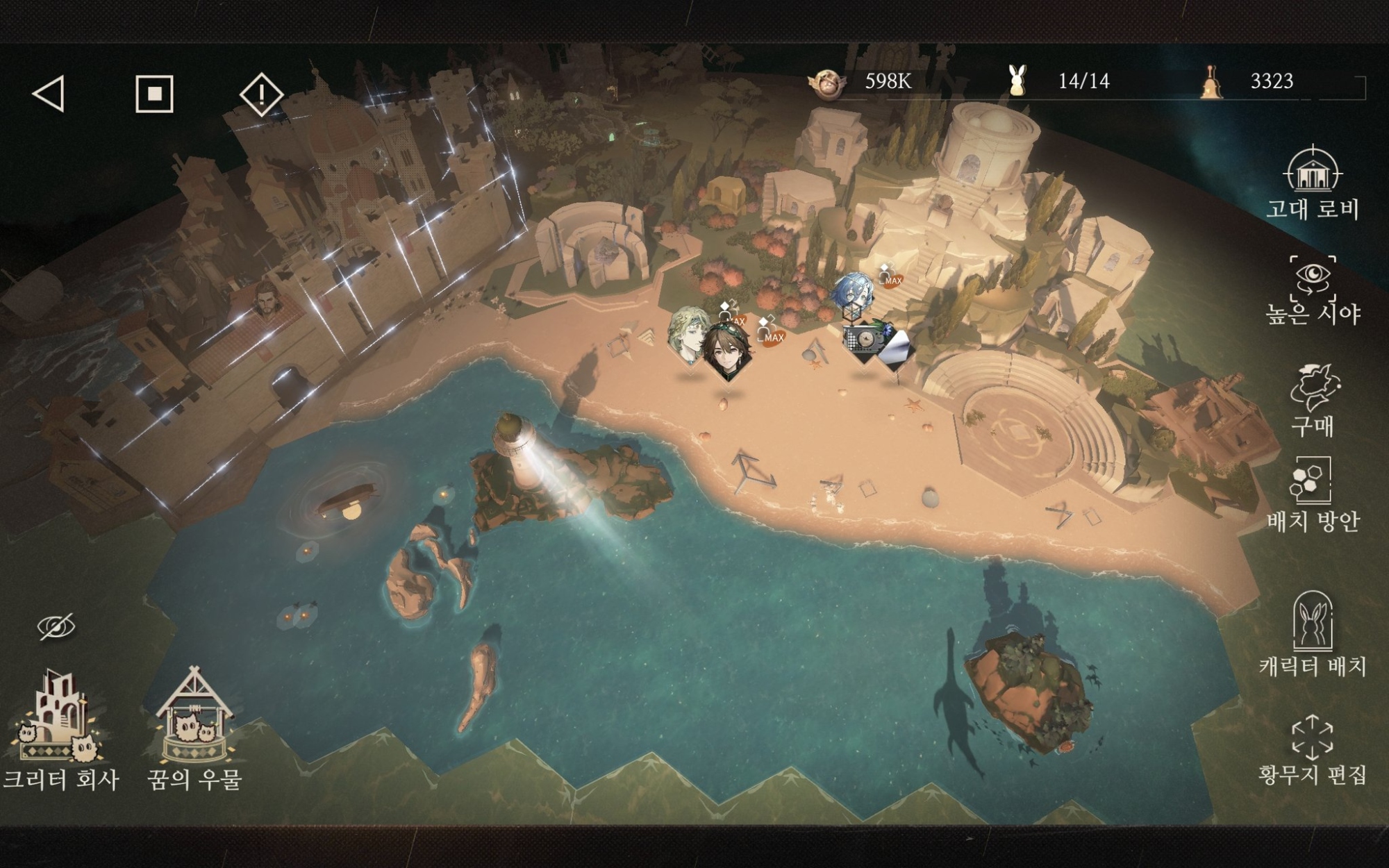
Task: Open the diamond exclamation info icon
Action: [x=261, y=94]
